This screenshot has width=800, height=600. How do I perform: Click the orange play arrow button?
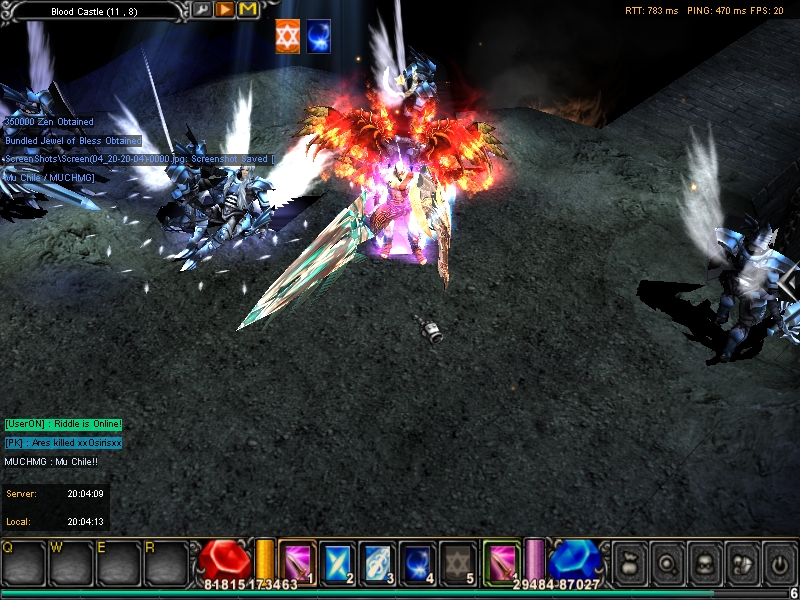coord(225,10)
